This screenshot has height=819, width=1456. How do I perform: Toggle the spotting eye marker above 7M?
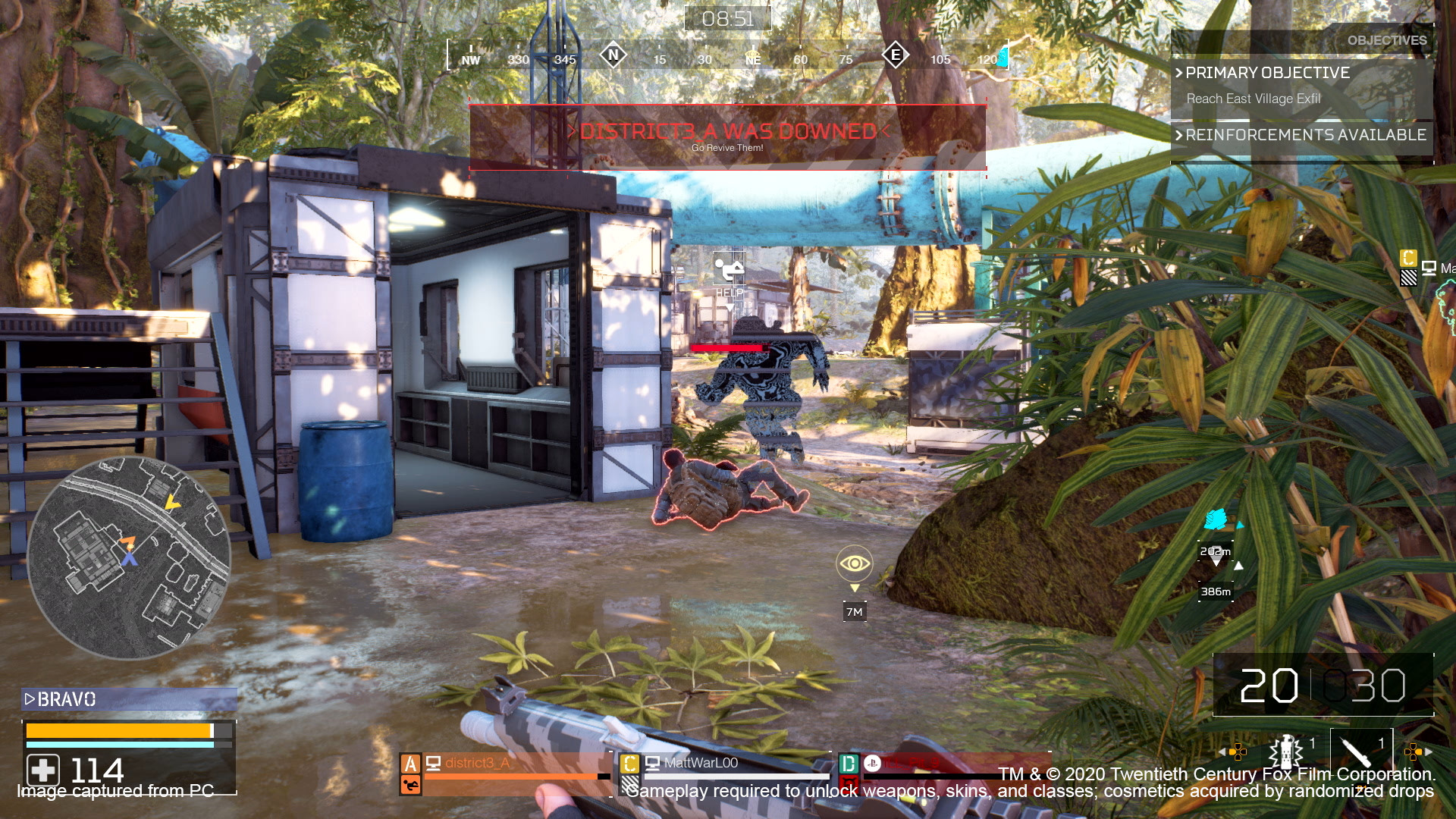click(x=855, y=562)
